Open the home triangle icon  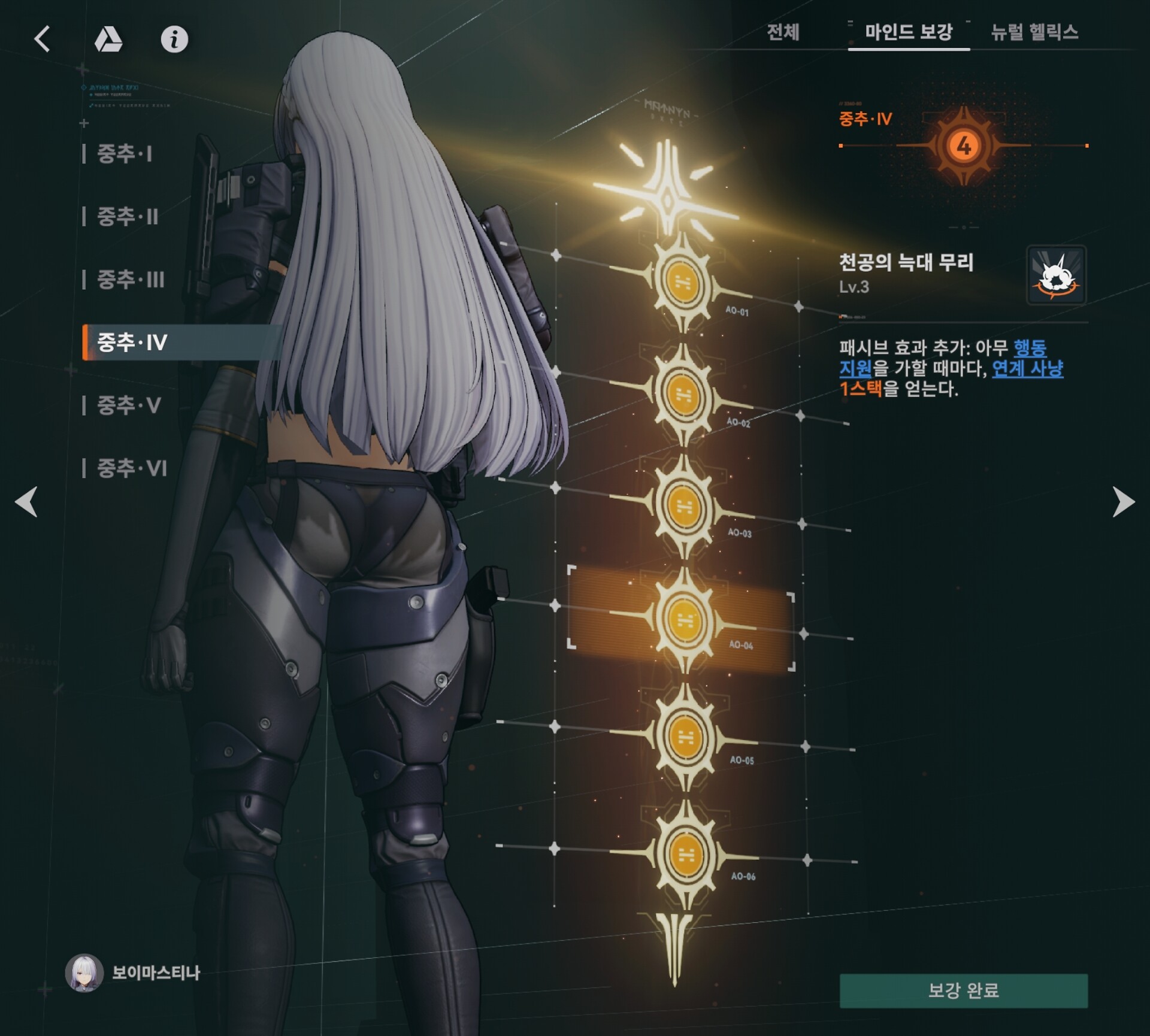click(108, 40)
